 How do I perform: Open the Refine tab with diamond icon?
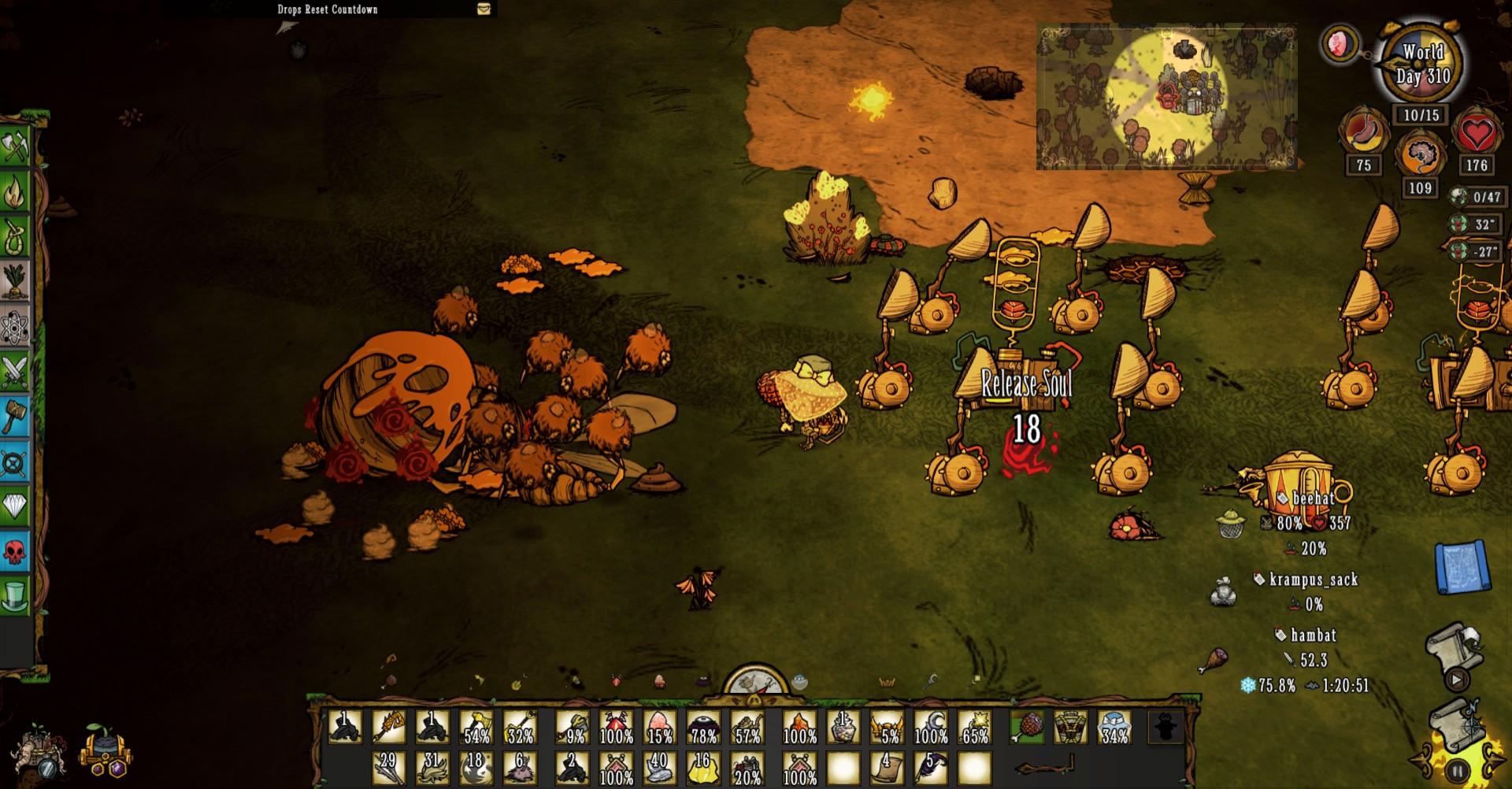[15, 506]
